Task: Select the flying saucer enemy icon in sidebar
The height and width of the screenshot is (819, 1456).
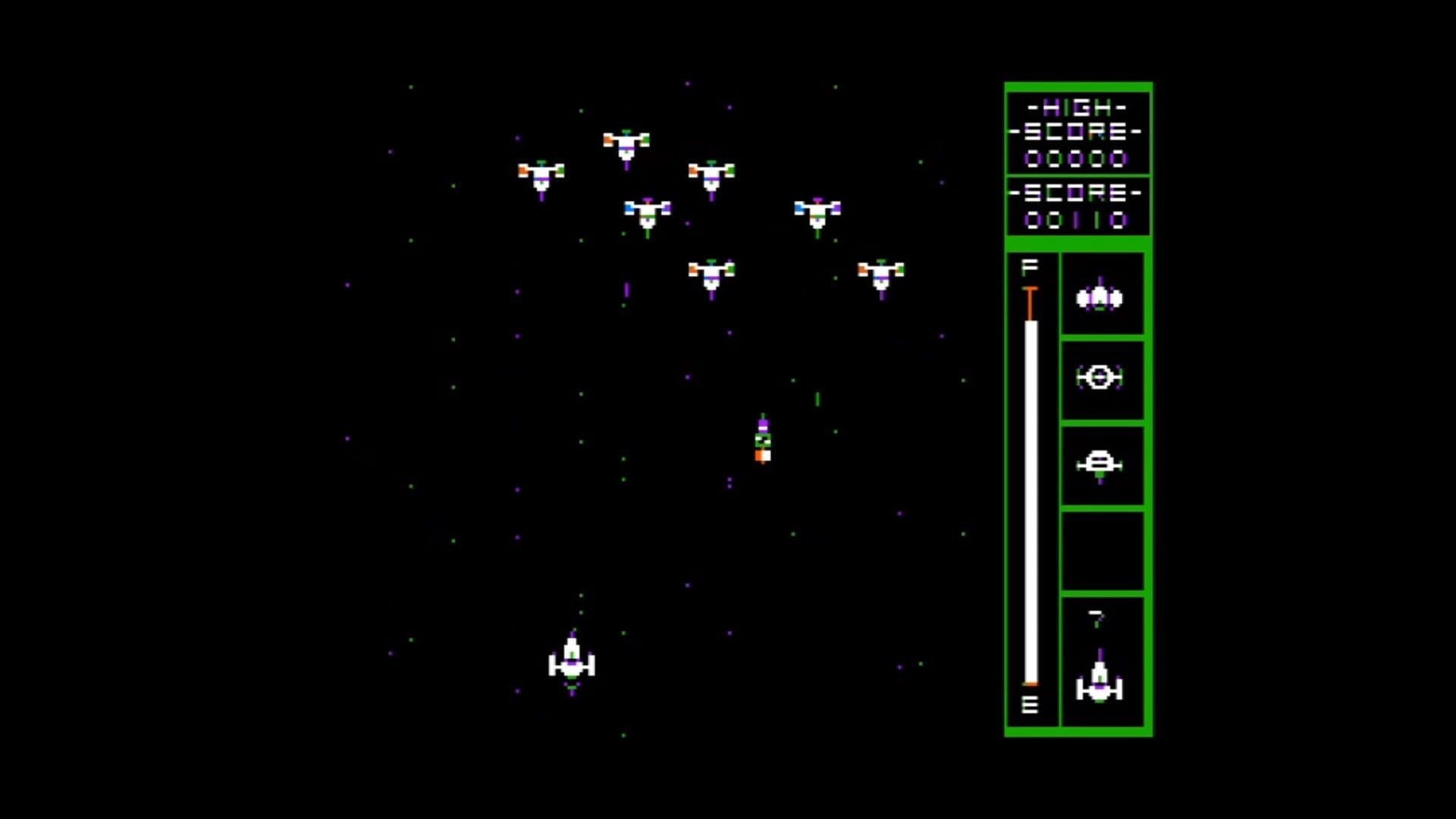Action: tap(1101, 463)
